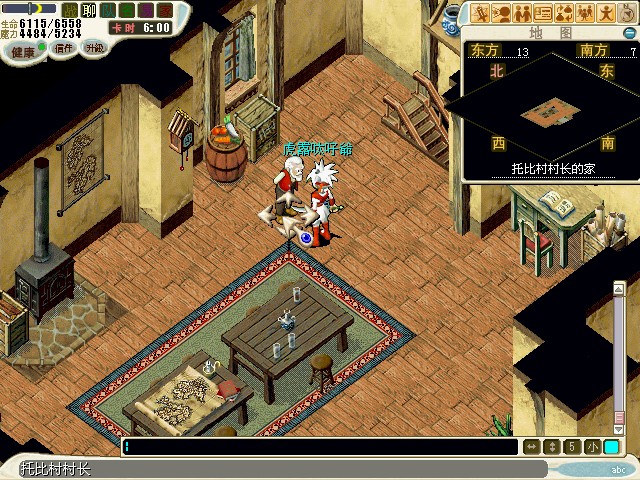Focus the chat input box
The height and width of the screenshot is (480, 640).
pos(320,447)
